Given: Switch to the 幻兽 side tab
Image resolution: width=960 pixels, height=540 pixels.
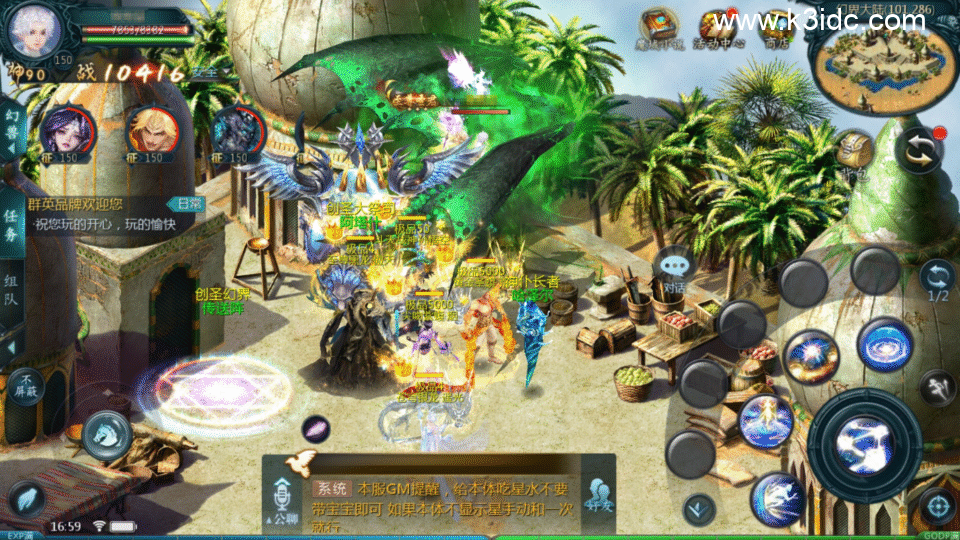Looking at the screenshot, I should (12, 130).
